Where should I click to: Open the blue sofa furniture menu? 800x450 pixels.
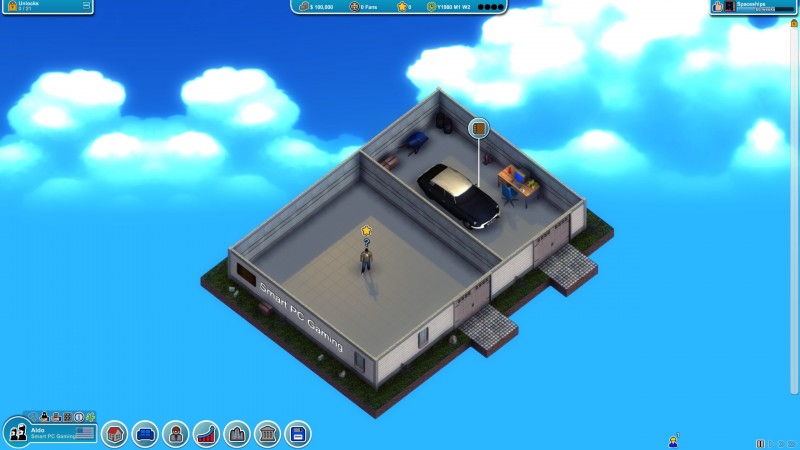[145, 434]
